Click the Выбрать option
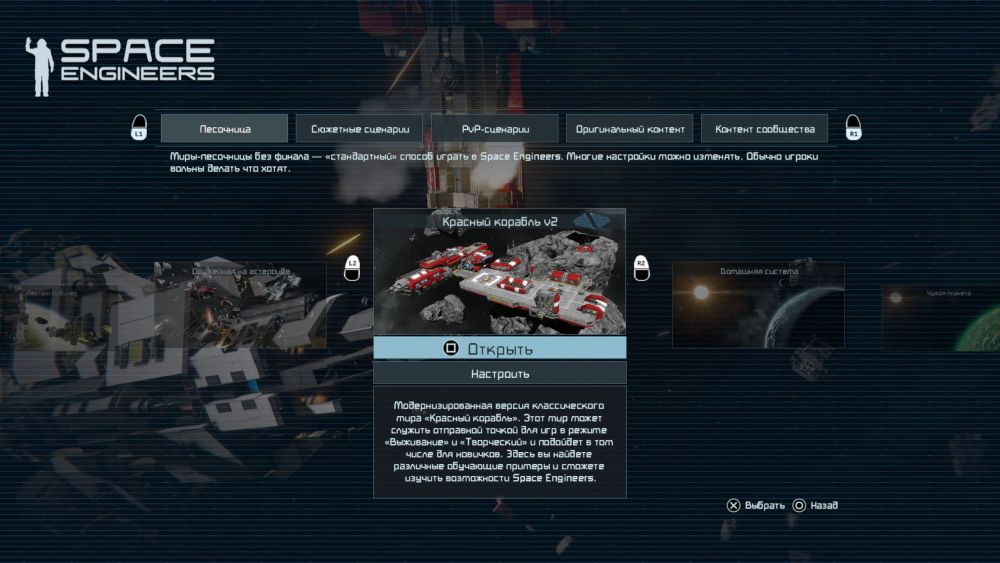The image size is (1000, 563). 756,506
